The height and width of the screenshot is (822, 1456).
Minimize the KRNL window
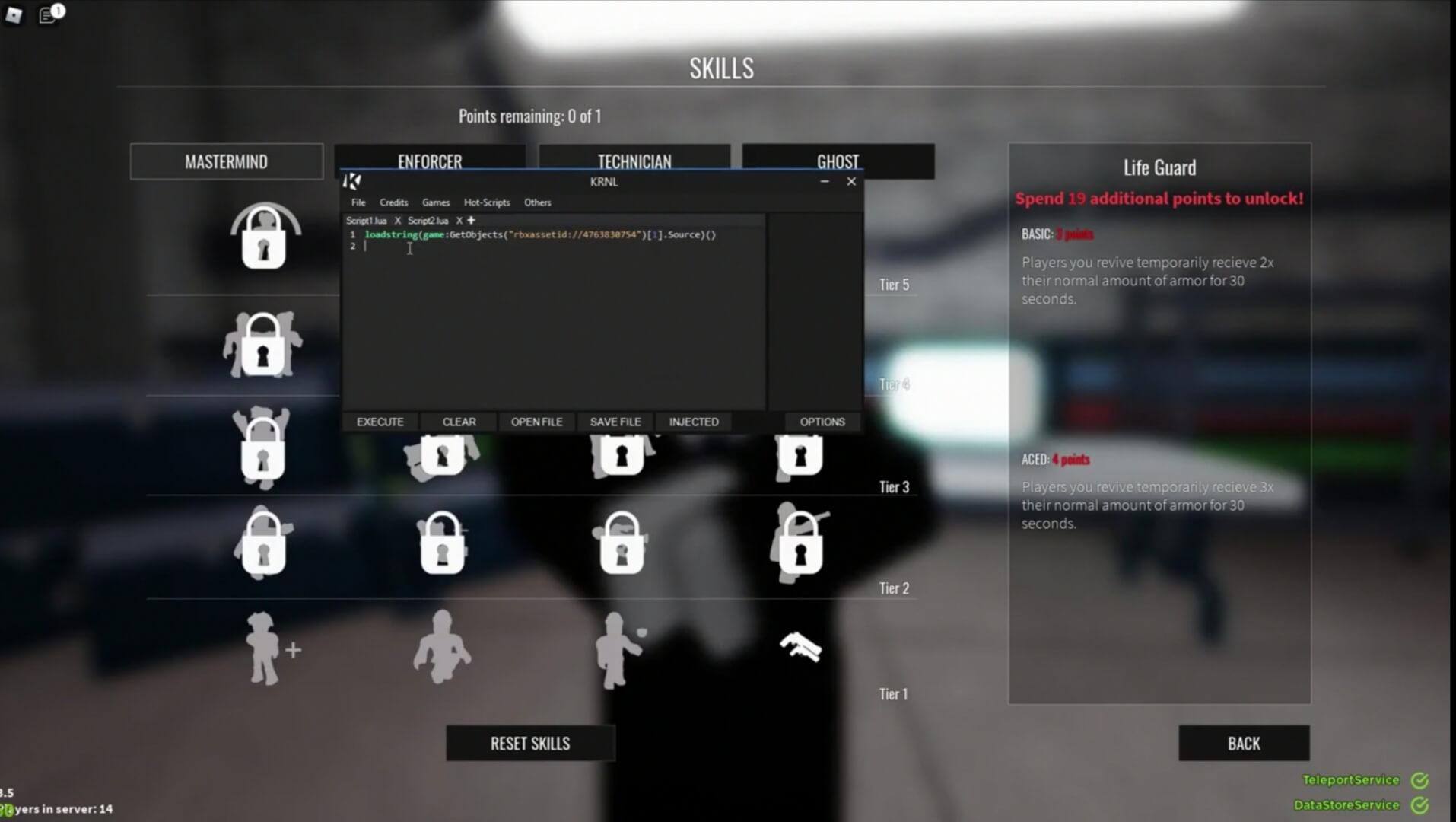(x=825, y=181)
